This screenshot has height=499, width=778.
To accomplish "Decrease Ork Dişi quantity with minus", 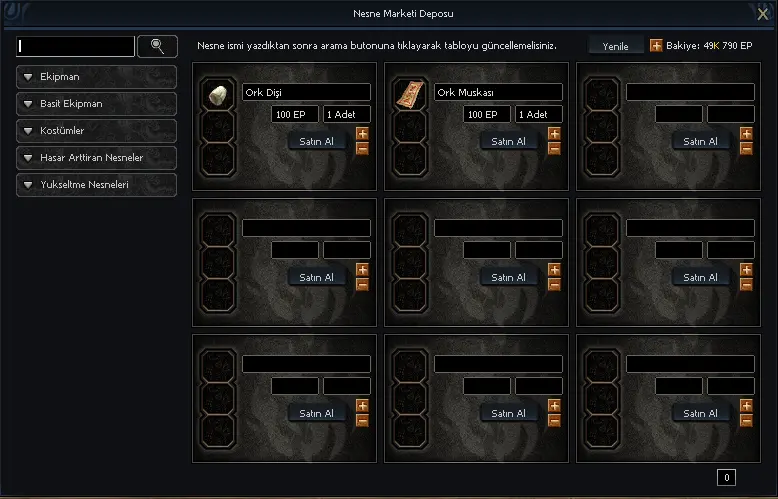I will 362,148.
